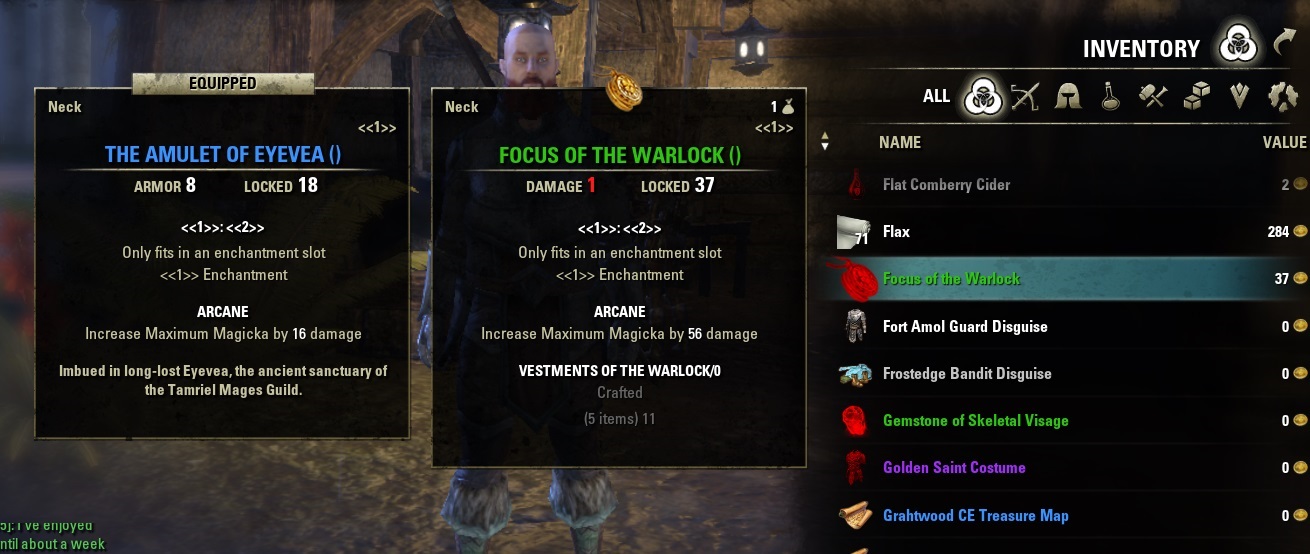Show only armor with the helmet filter
Viewport: 1310px width, 554px height.
pos(1068,96)
